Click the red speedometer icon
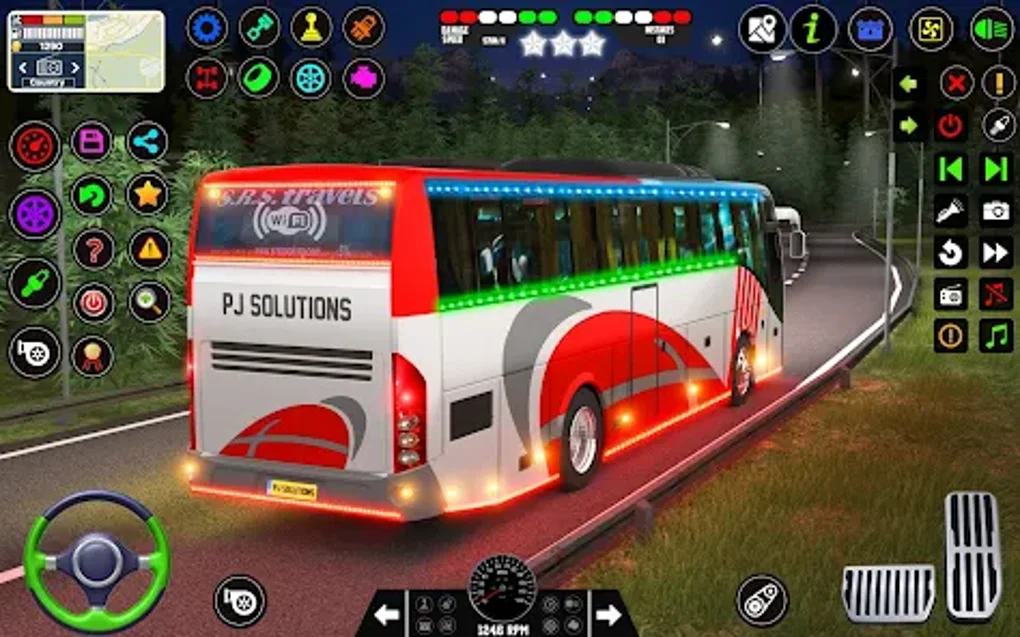The width and height of the screenshot is (1020, 637). [35, 147]
